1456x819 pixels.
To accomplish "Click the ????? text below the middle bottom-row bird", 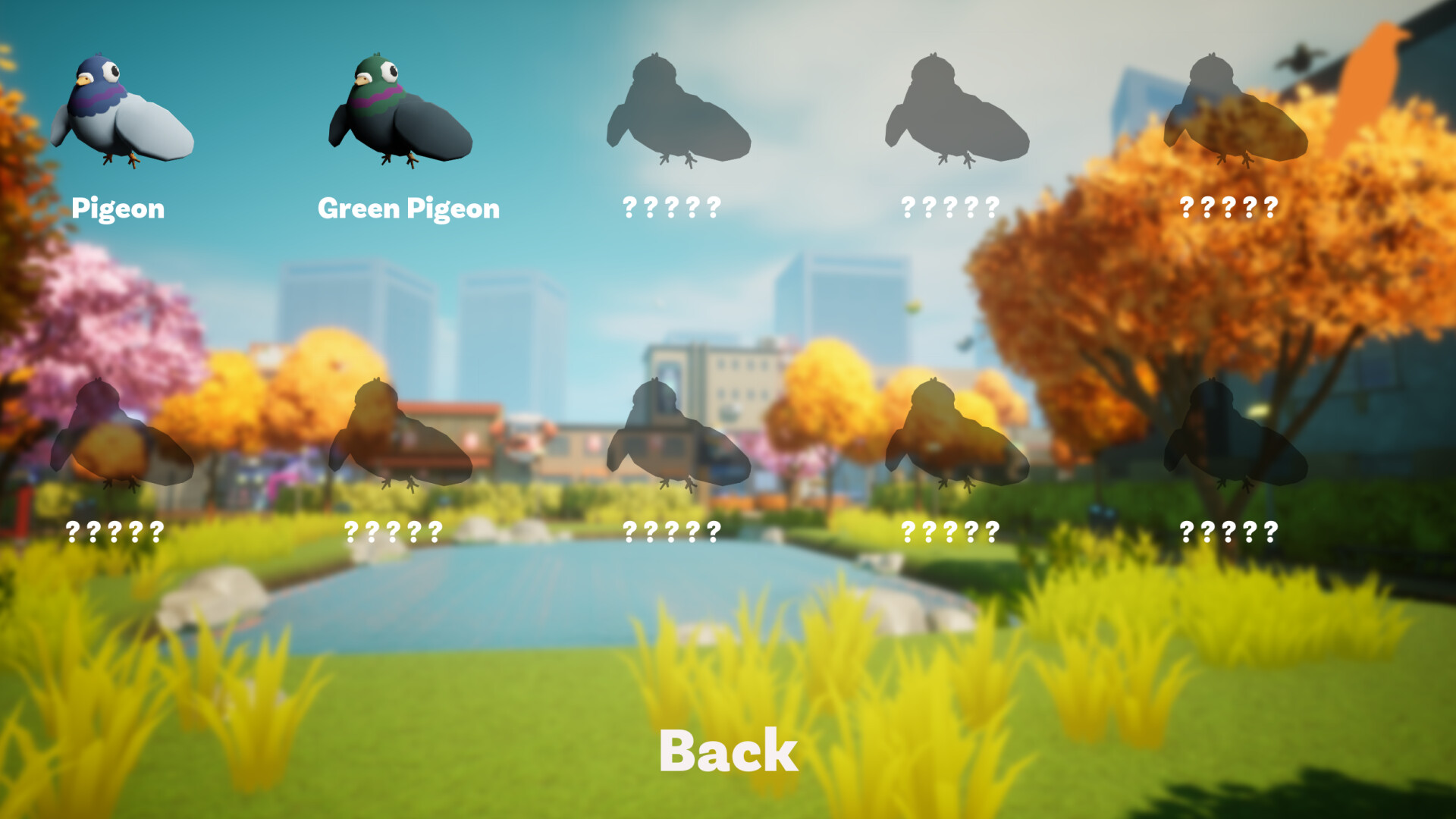I will pyautogui.click(x=670, y=532).
